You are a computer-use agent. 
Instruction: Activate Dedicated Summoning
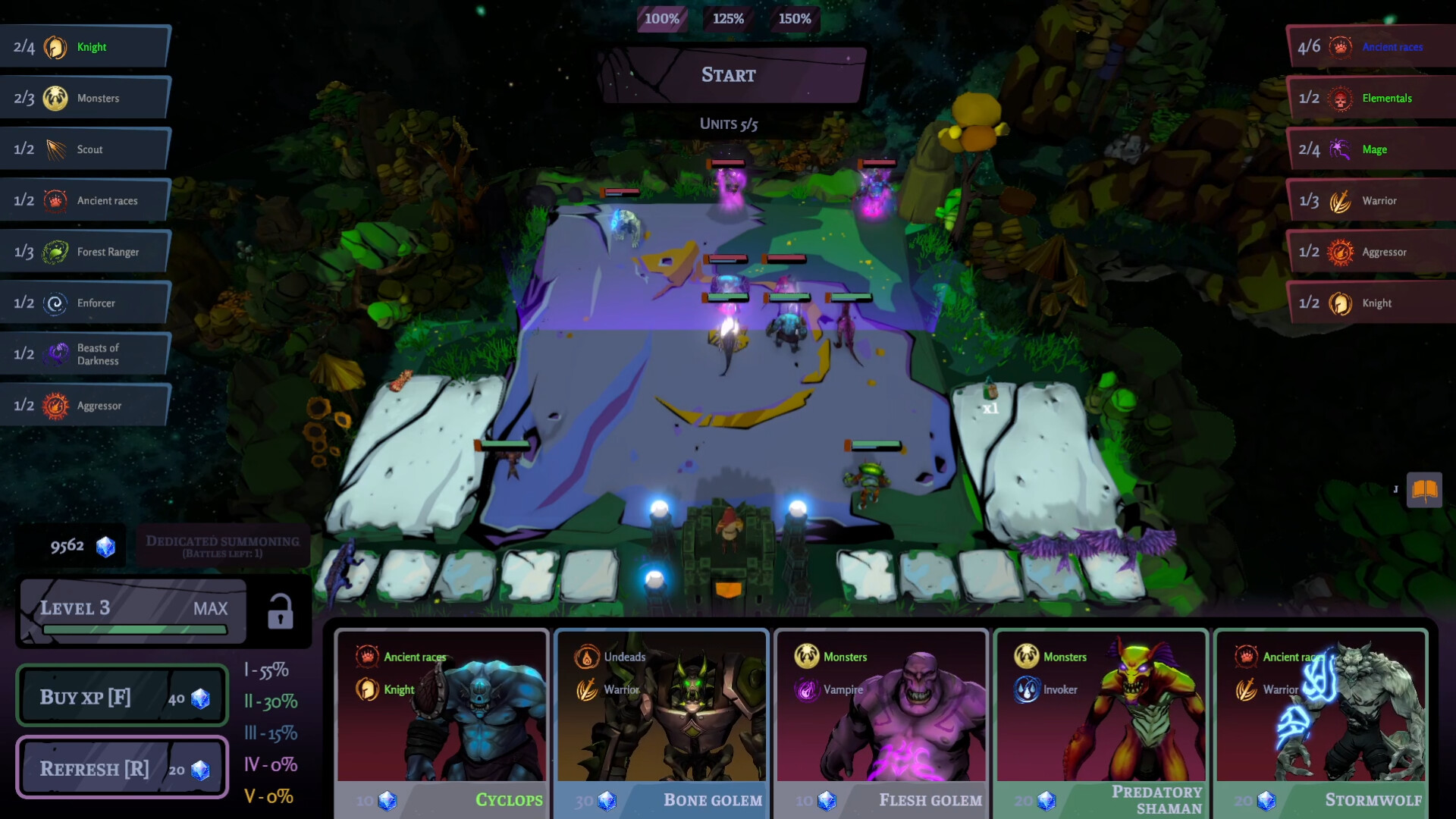[222, 545]
